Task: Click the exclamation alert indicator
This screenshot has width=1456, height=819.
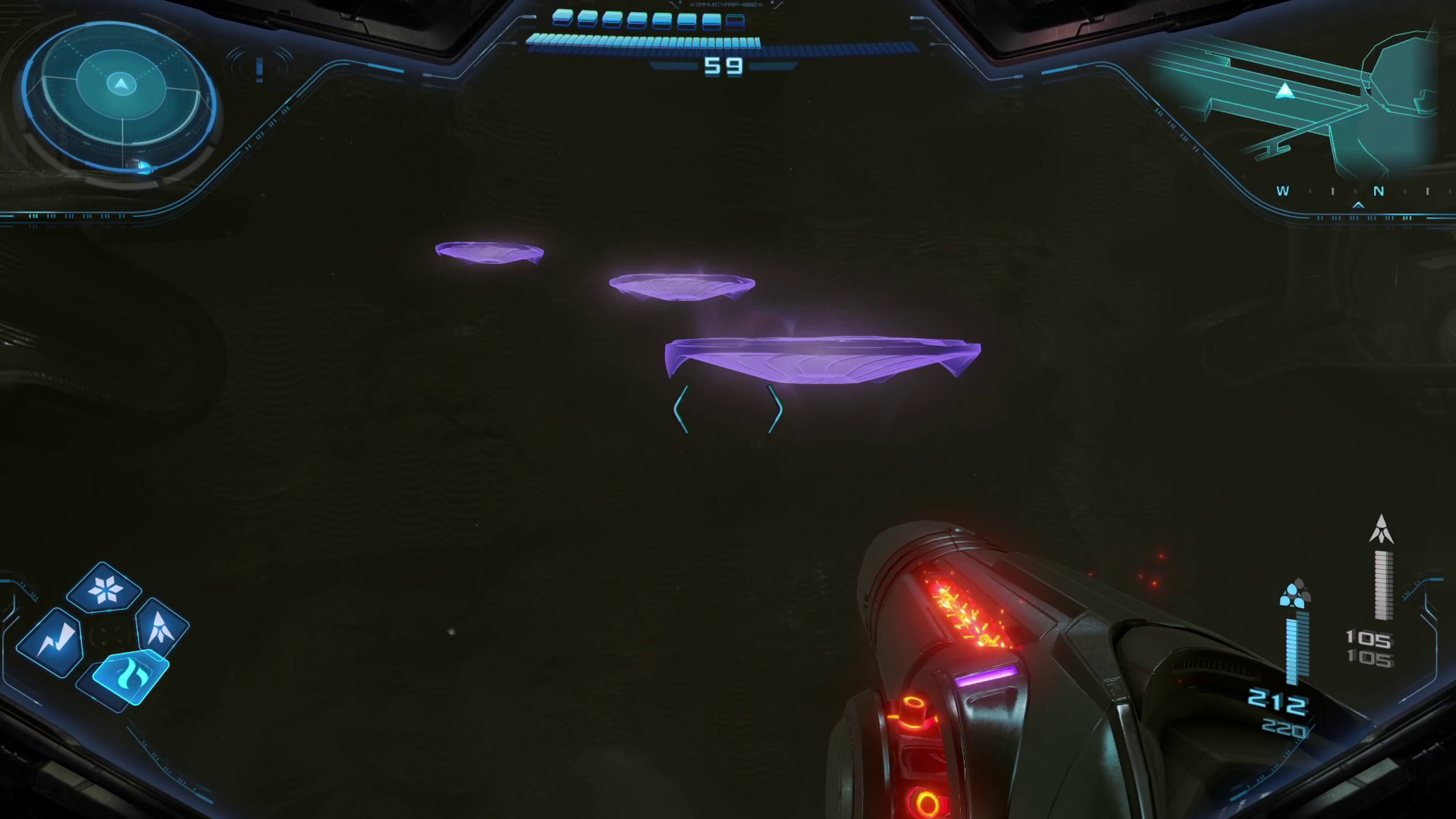Action: (x=259, y=70)
